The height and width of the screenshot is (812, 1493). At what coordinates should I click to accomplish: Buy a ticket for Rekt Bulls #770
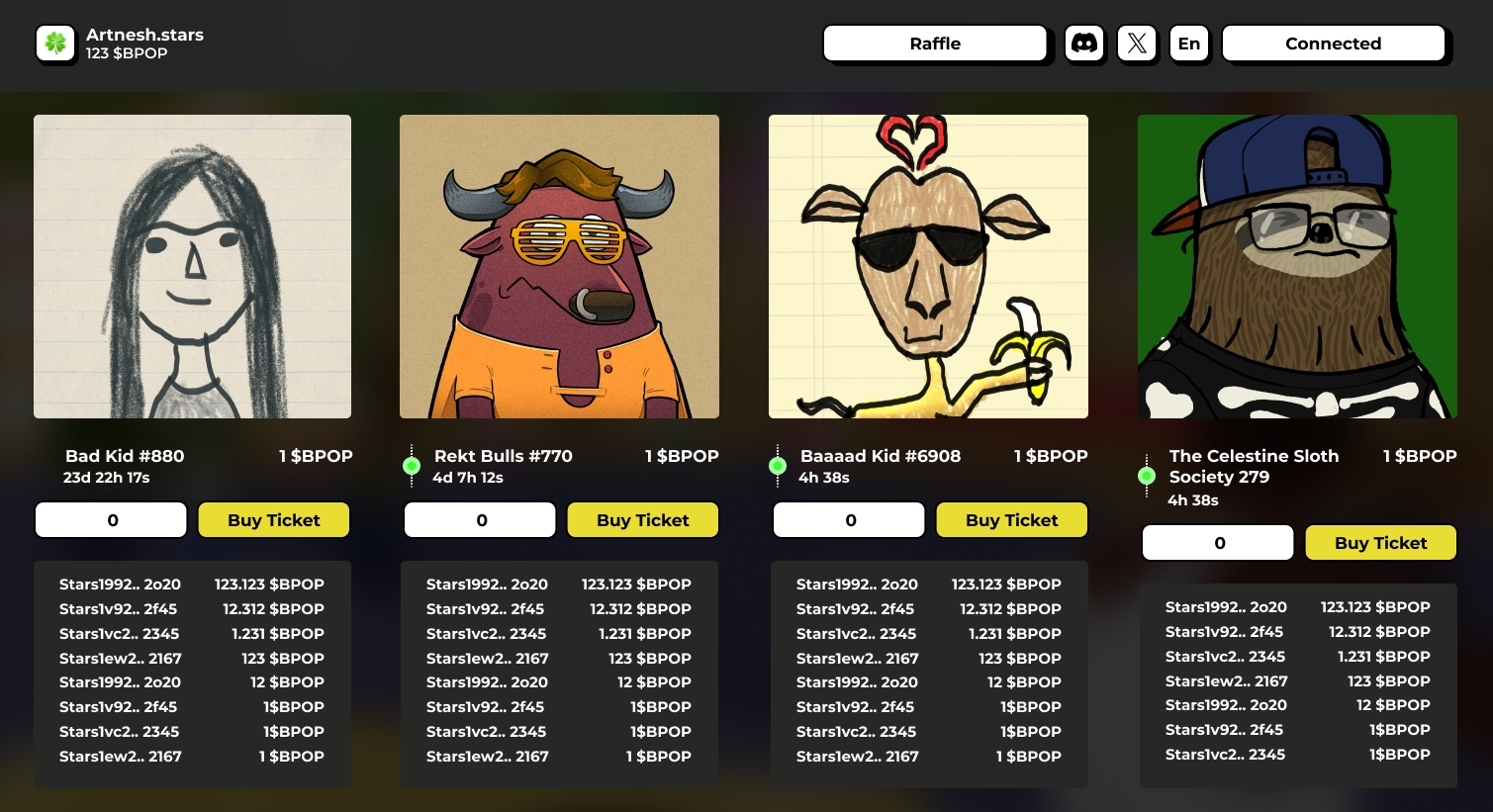(642, 520)
